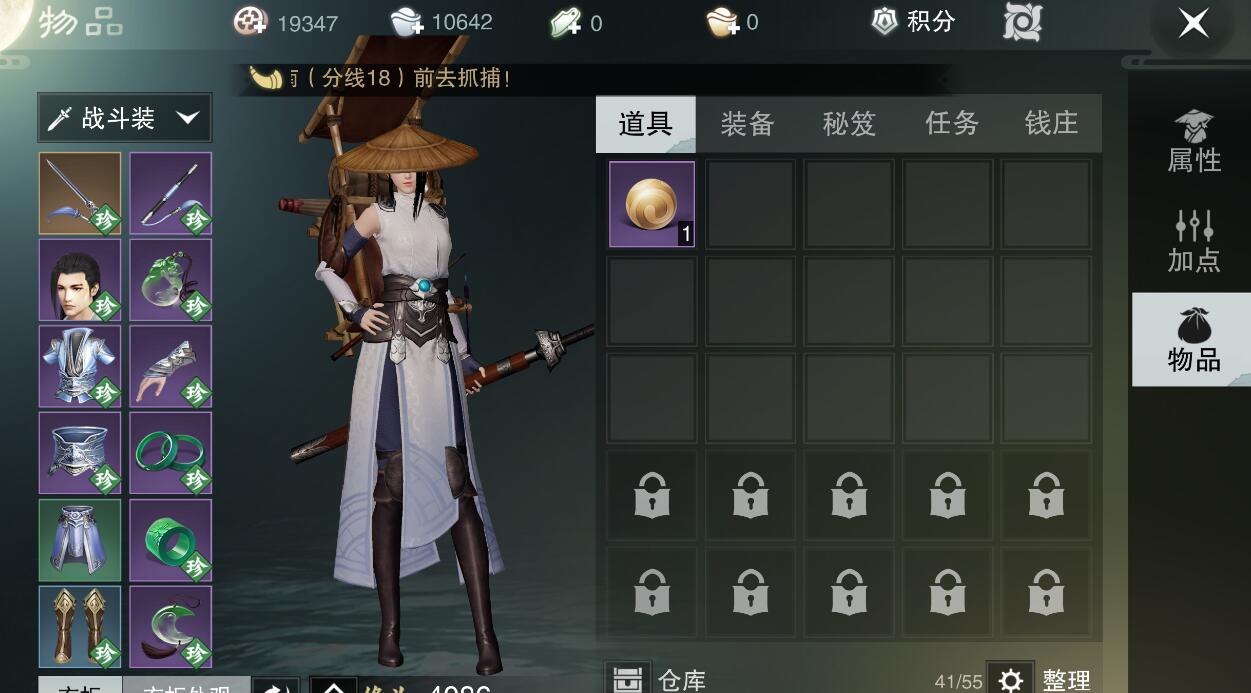Open the 仓库 warehouse
The width and height of the screenshot is (1251, 693).
coord(660,679)
